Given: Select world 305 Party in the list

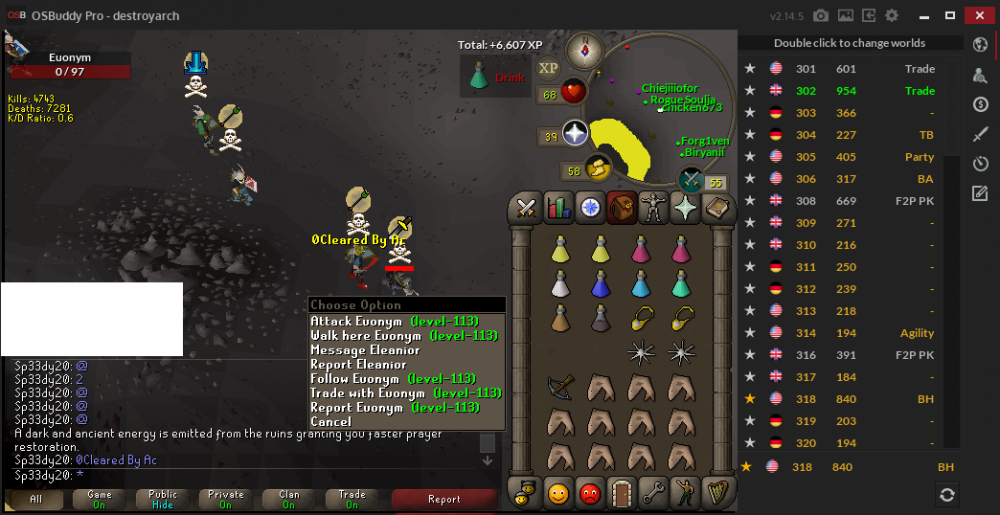Looking at the screenshot, I should click(850, 157).
